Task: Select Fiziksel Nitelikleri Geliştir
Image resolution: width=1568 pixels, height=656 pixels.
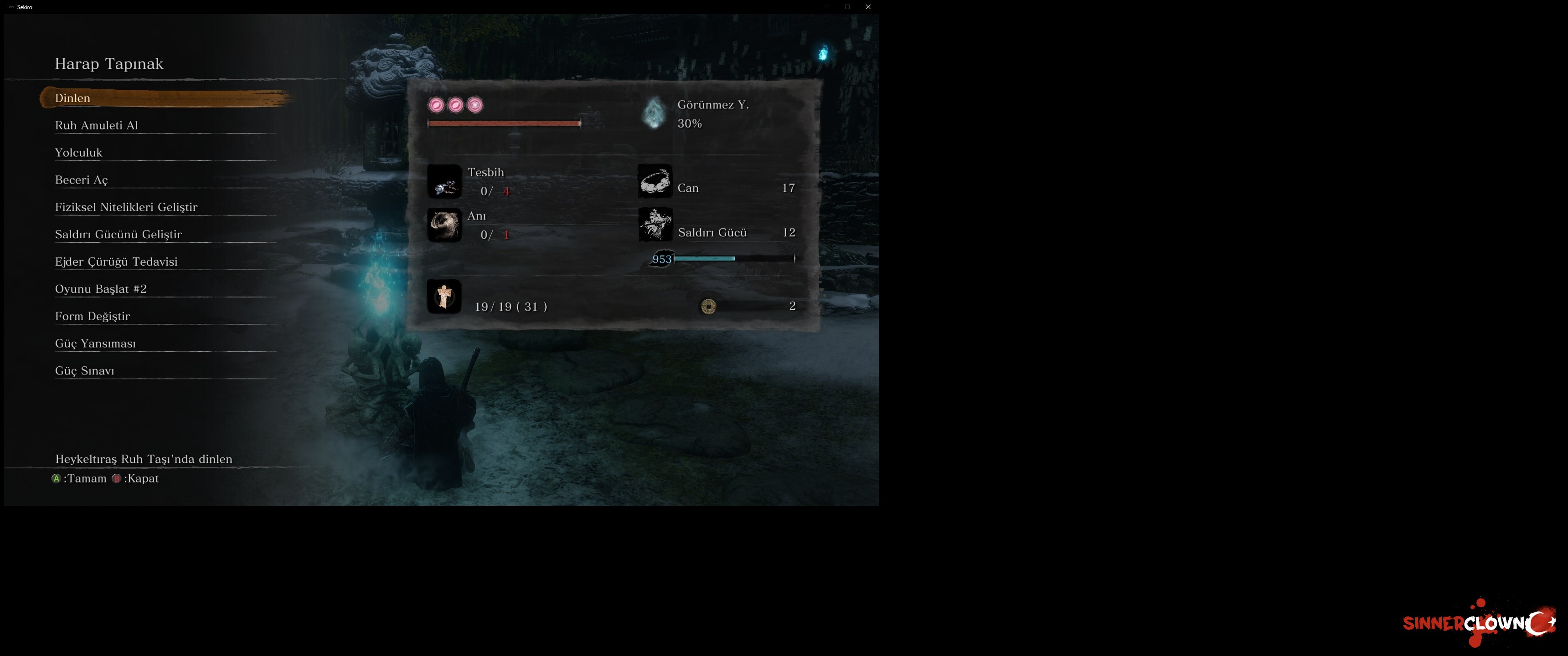Action: [x=126, y=207]
